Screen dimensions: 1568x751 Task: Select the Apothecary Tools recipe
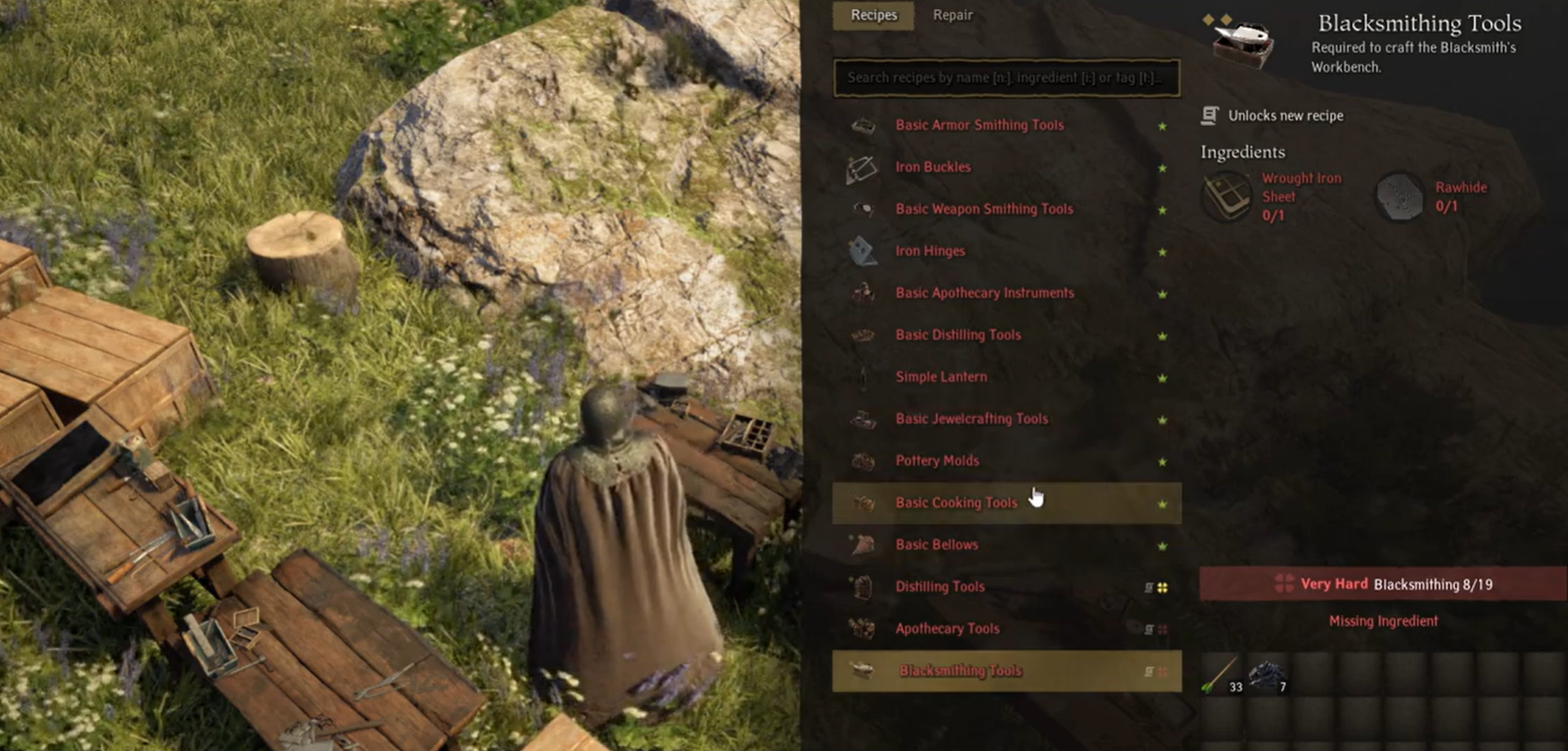(x=947, y=628)
